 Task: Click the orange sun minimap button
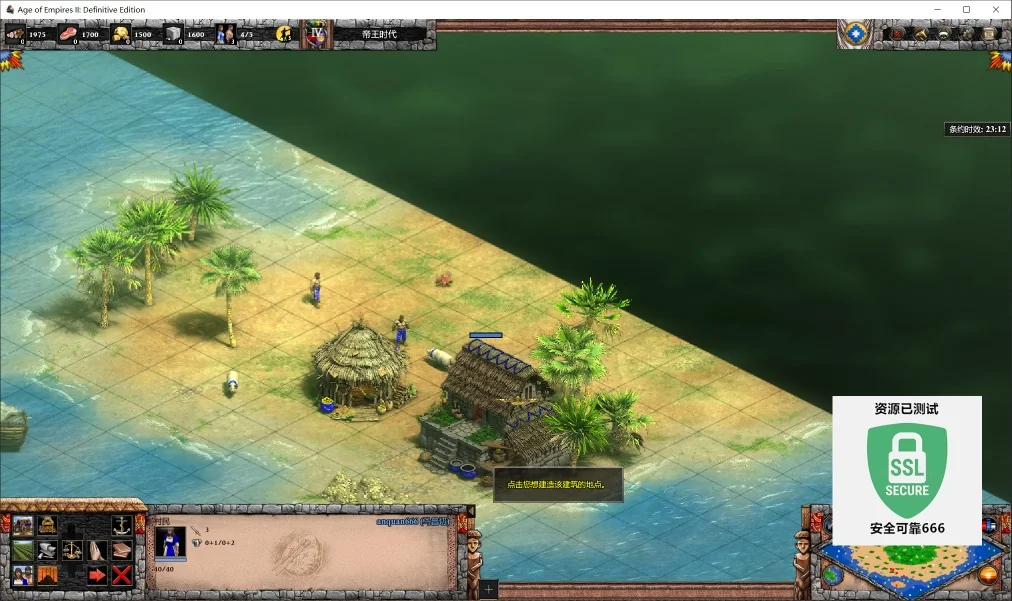click(x=988, y=575)
